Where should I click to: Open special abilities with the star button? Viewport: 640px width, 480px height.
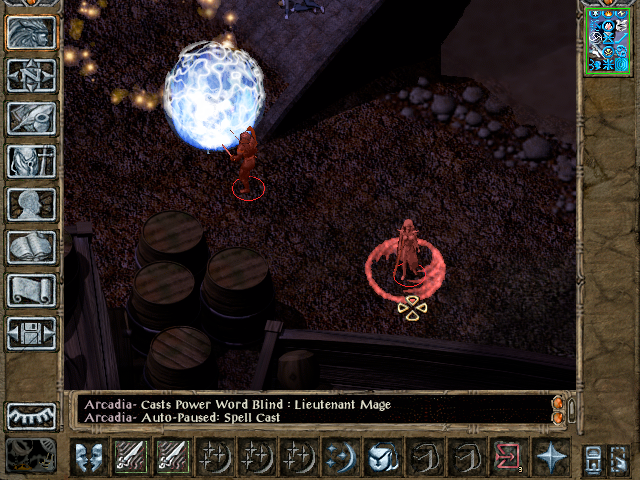(551, 456)
